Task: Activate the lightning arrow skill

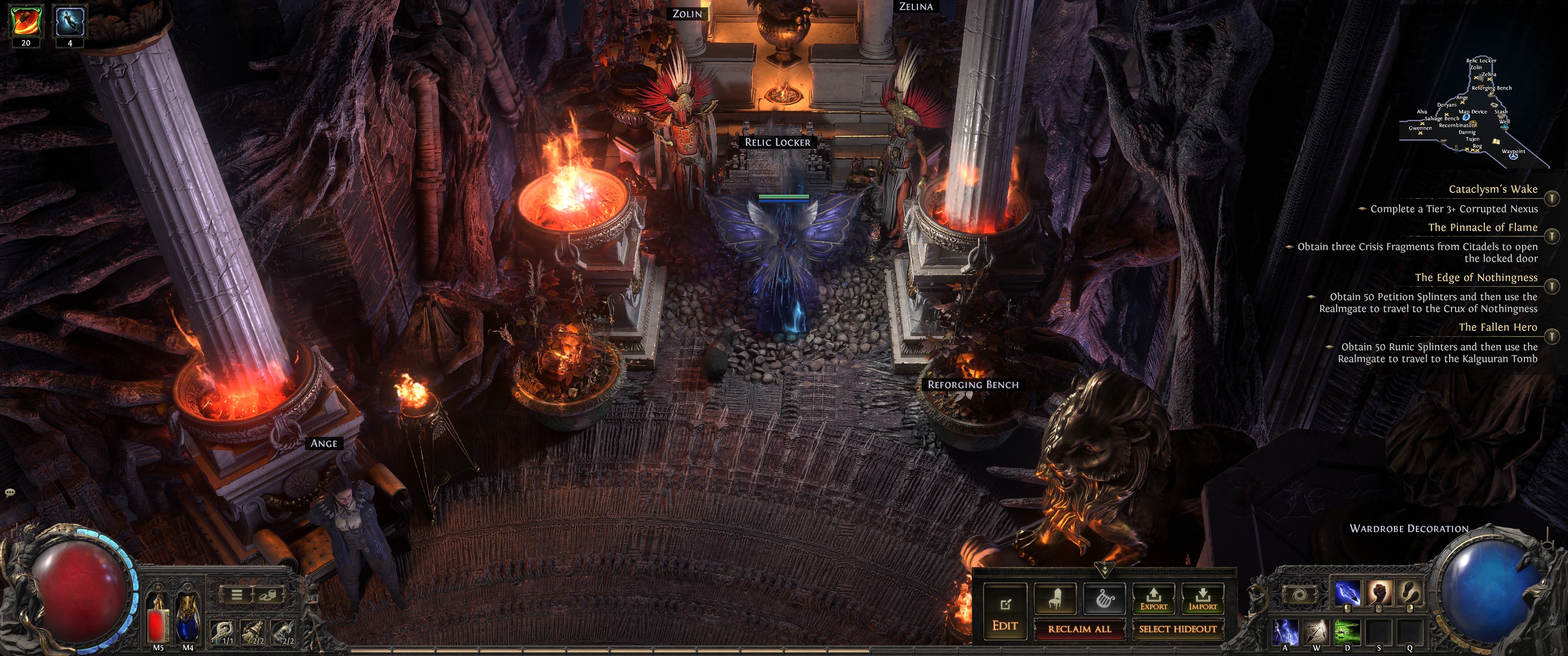Action: [x=1348, y=593]
